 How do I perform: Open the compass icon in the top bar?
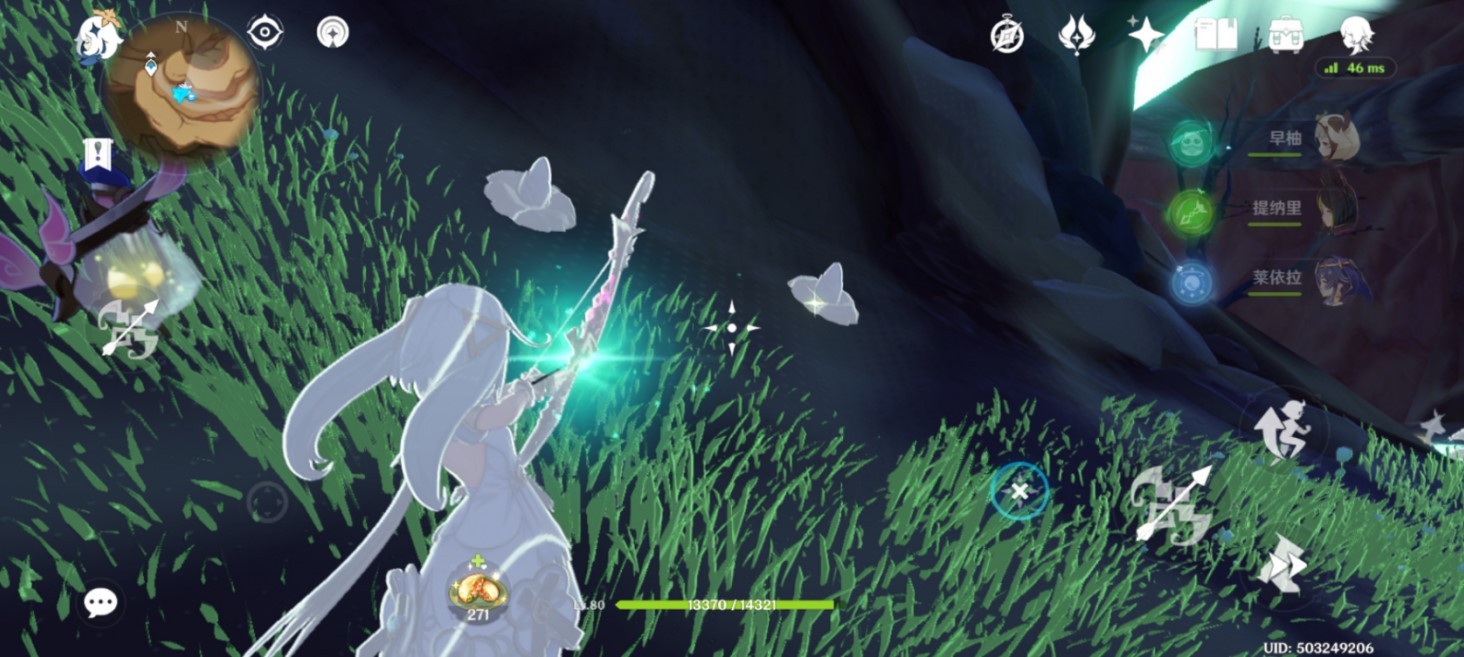click(x=1006, y=35)
